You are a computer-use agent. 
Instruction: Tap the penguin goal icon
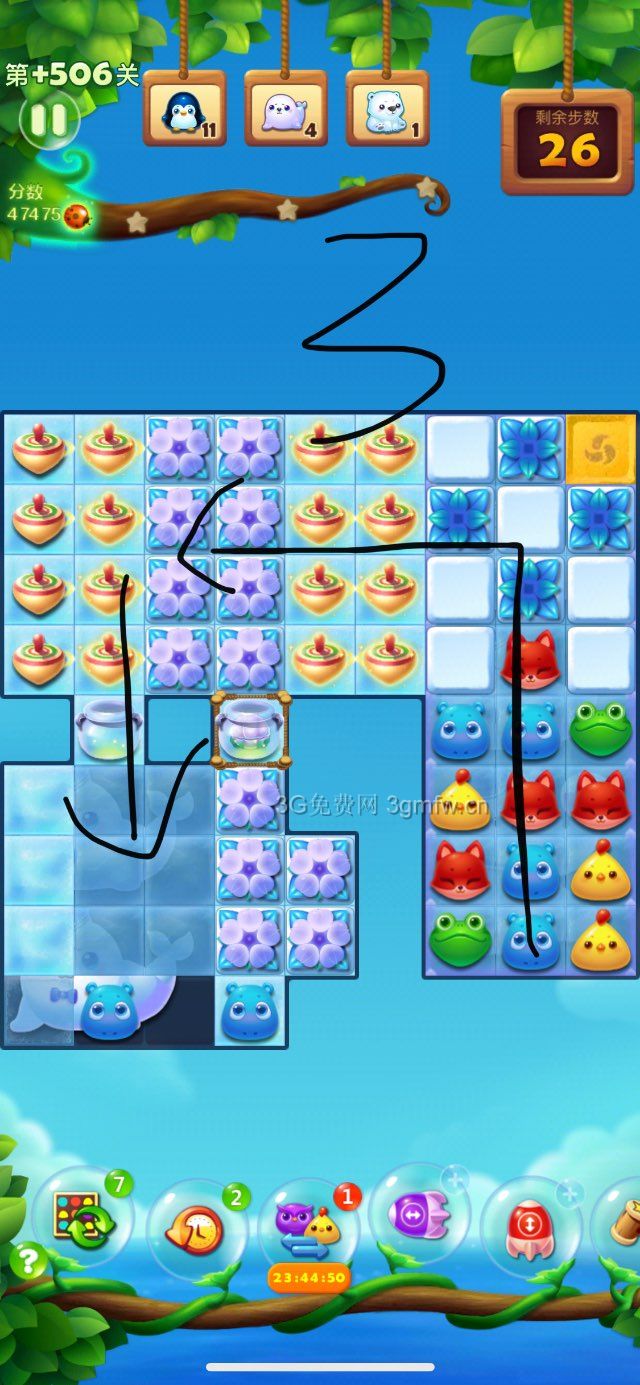tap(184, 108)
